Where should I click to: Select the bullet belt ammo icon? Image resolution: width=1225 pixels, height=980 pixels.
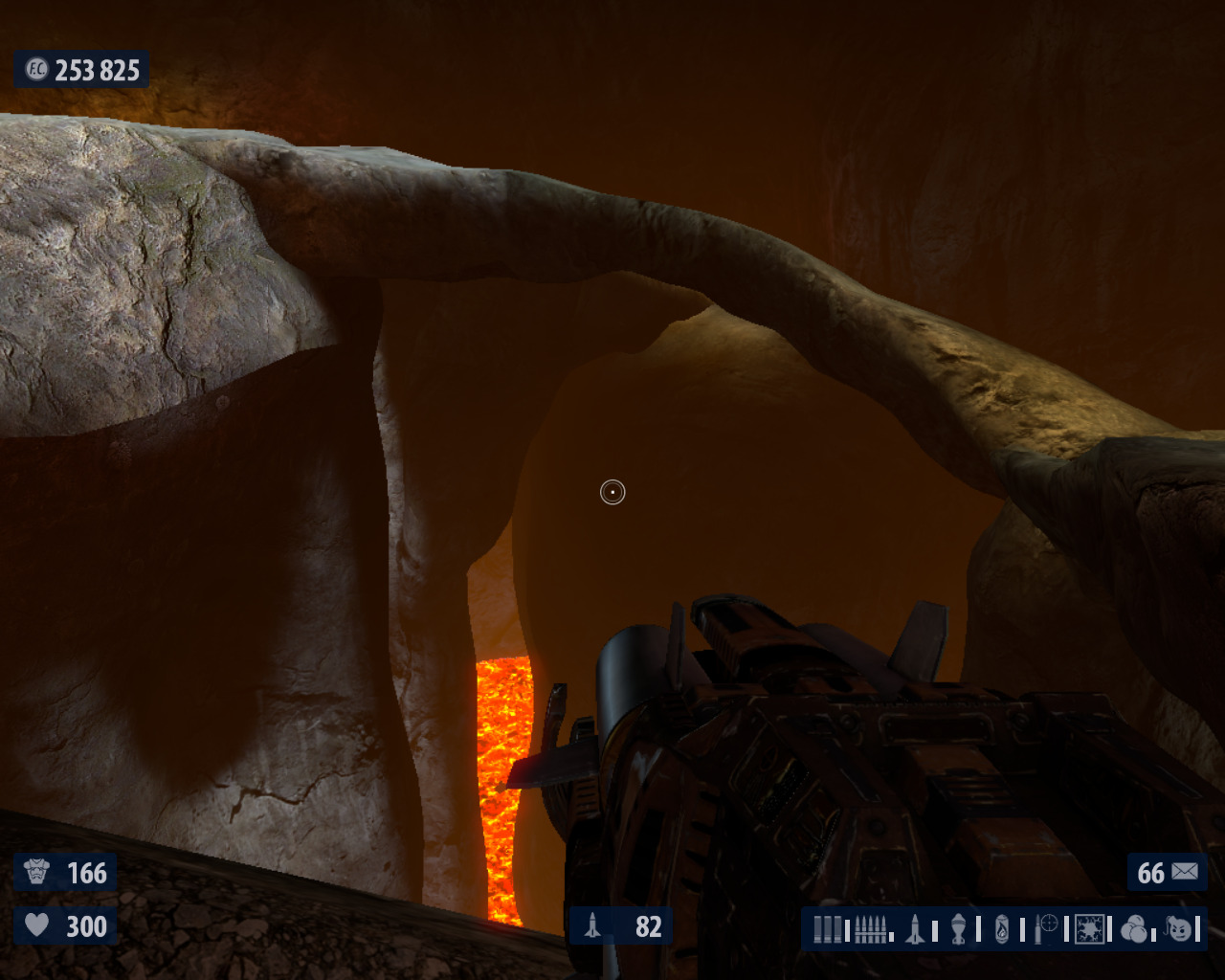coord(870,928)
